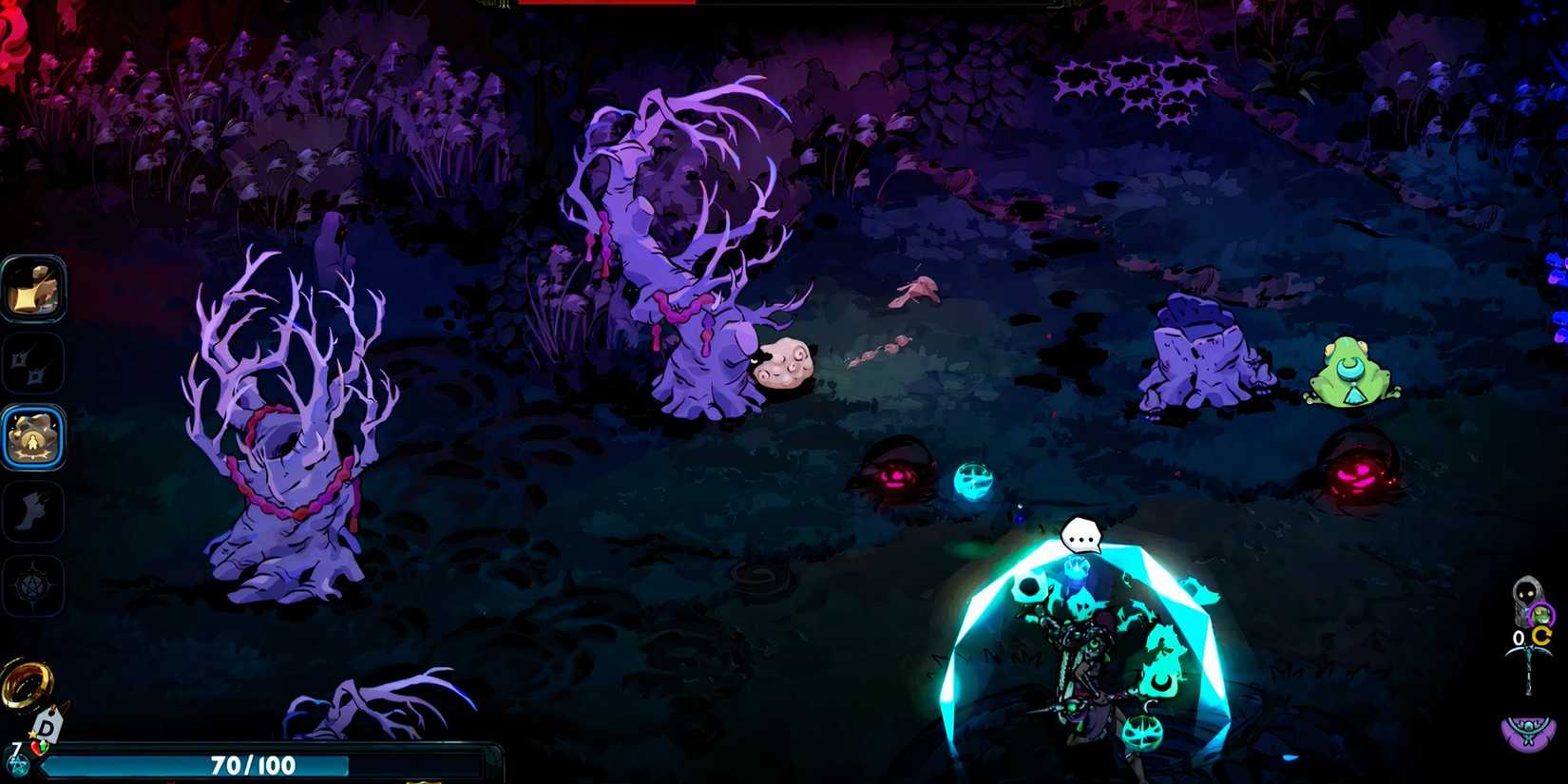The height and width of the screenshot is (784, 1568).
Task: Click the heart icon near the health bar
Action: 38,747
